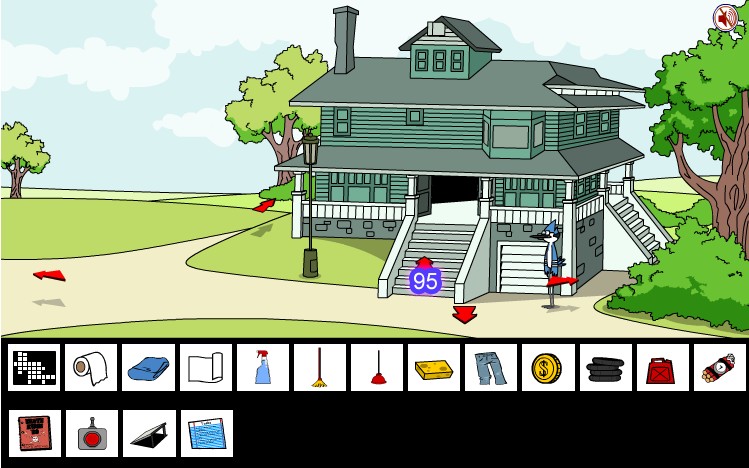Select the dynamite bundle with timer
The width and height of the screenshot is (749, 468).
pyautogui.click(x=720, y=368)
